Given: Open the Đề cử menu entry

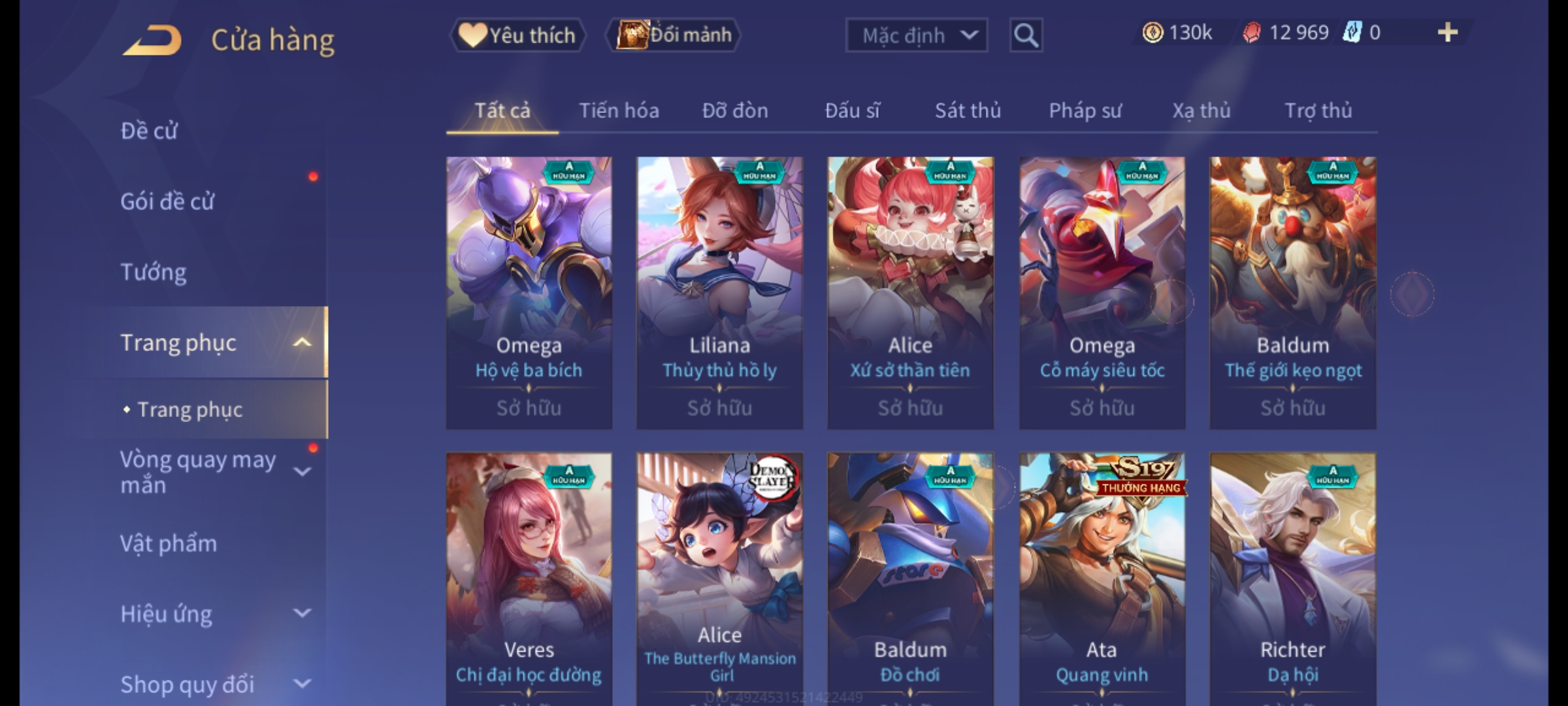Looking at the screenshot, I should pyautogui.click(x=149, y=131).
